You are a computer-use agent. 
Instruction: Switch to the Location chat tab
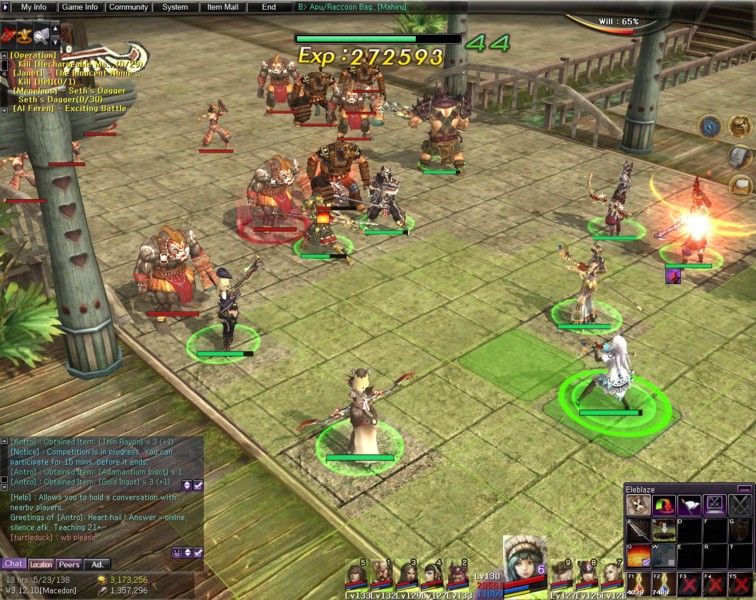point(41,564)
